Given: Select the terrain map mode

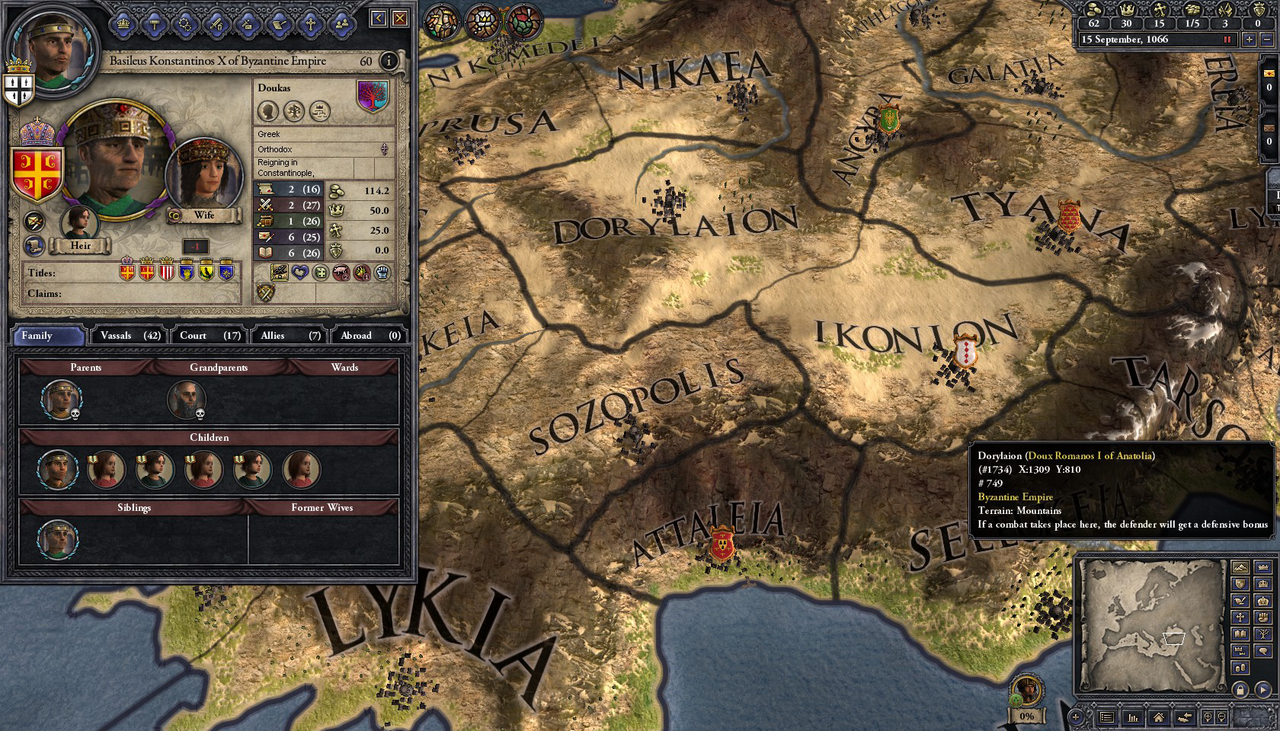Looking at the screenshot, I should point(1240,567).
